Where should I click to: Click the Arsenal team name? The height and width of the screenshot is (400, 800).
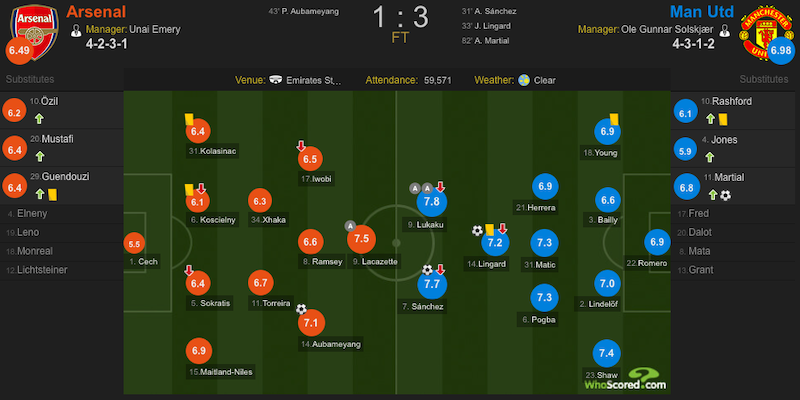click(x=96, y=12)
